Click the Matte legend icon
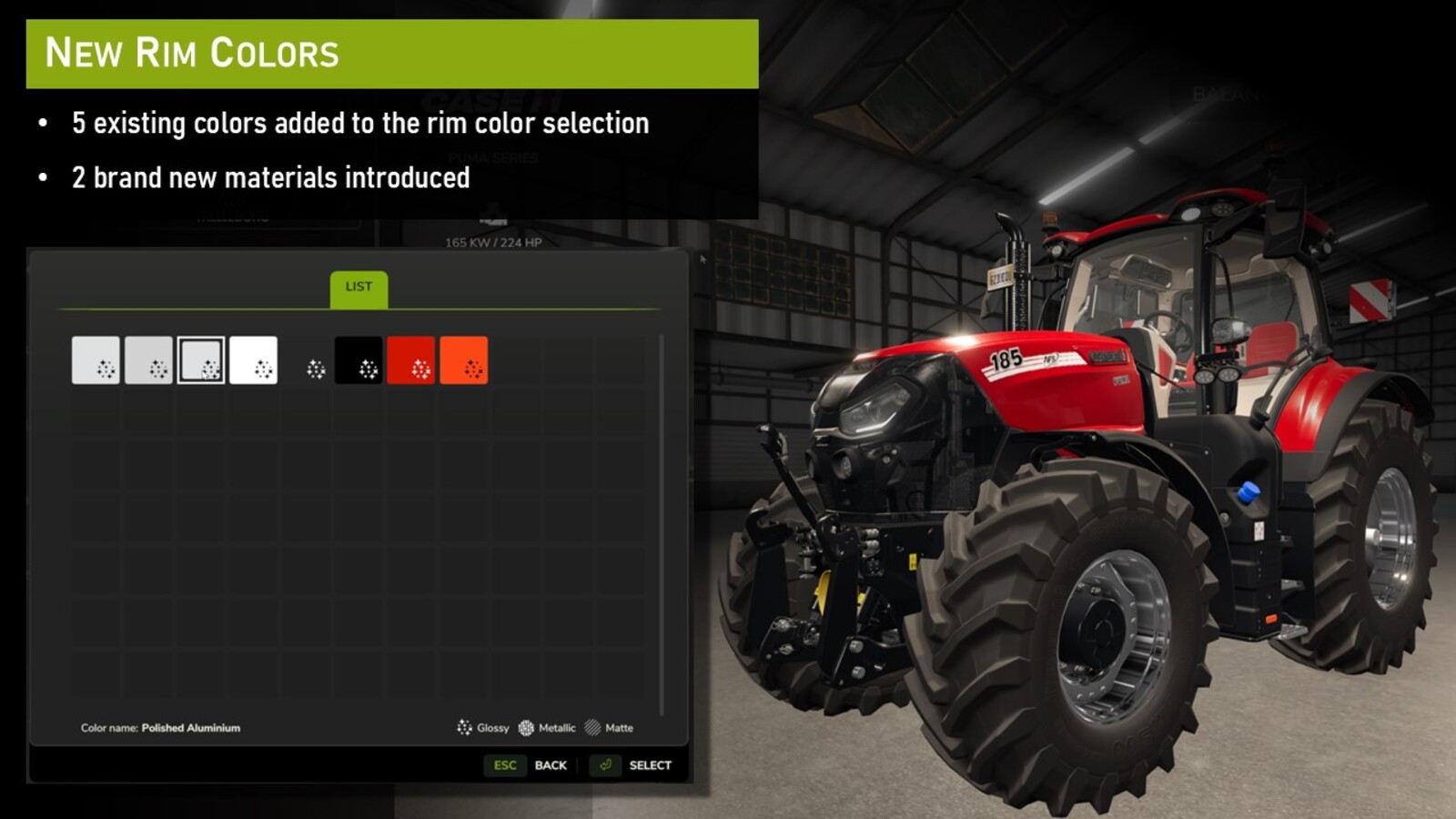Screen dimensions: 1456x819 tap(592, 728)
